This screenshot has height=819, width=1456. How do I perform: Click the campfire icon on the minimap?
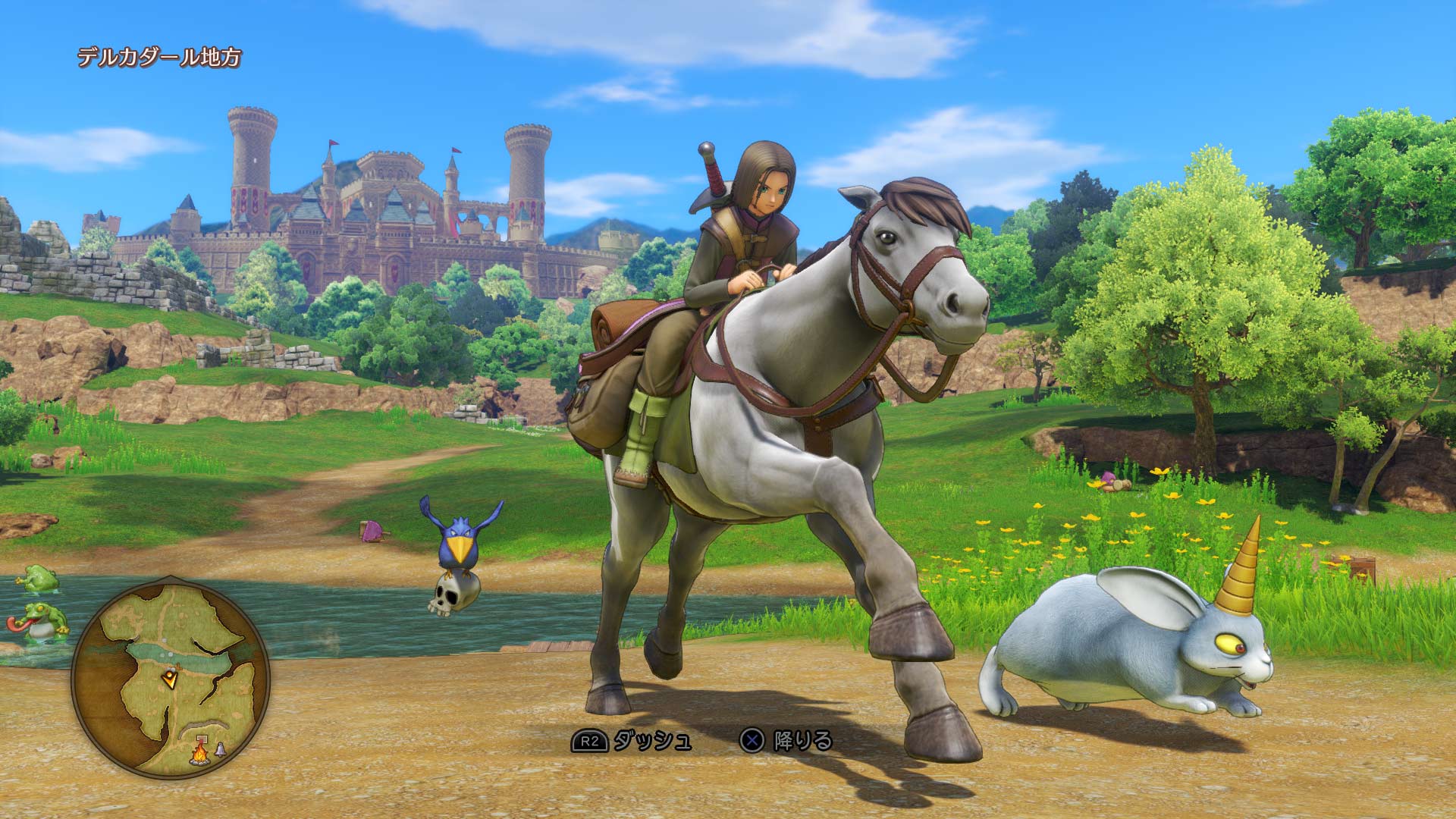[x=201, y=755]
